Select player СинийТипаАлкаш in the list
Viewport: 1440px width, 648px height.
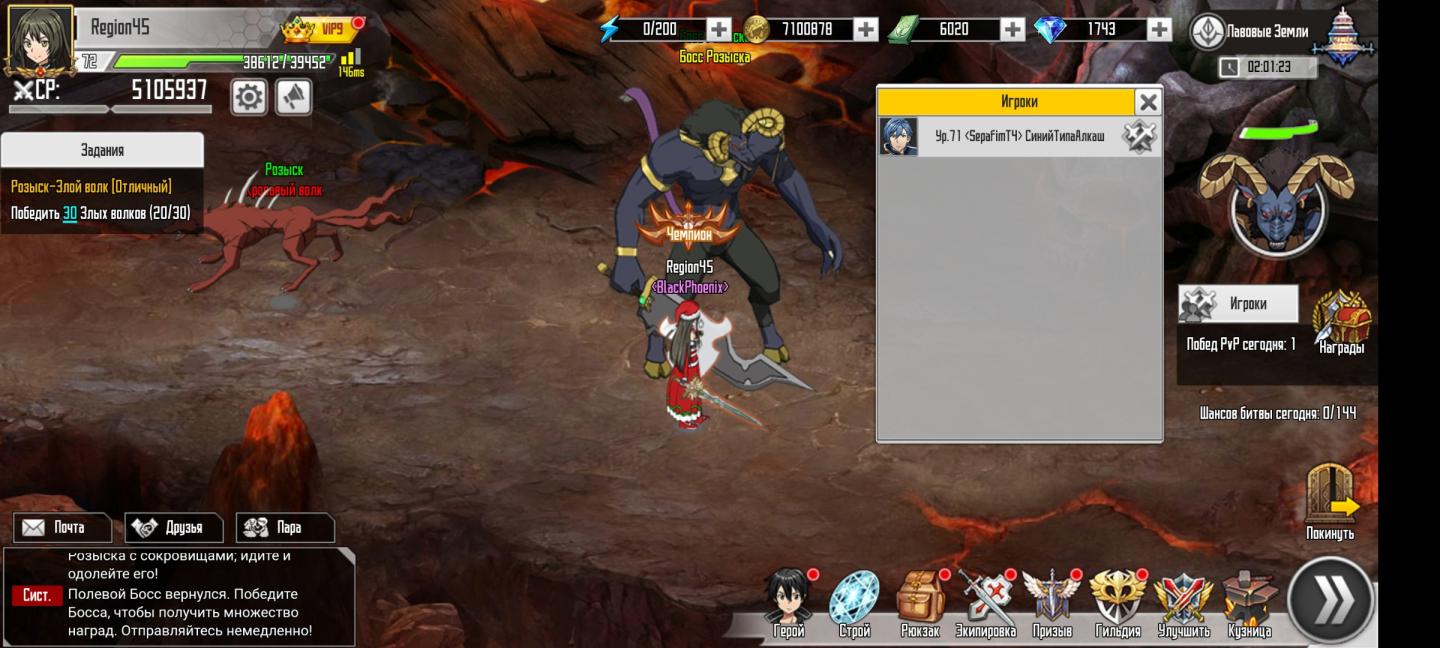(1019, 137)
